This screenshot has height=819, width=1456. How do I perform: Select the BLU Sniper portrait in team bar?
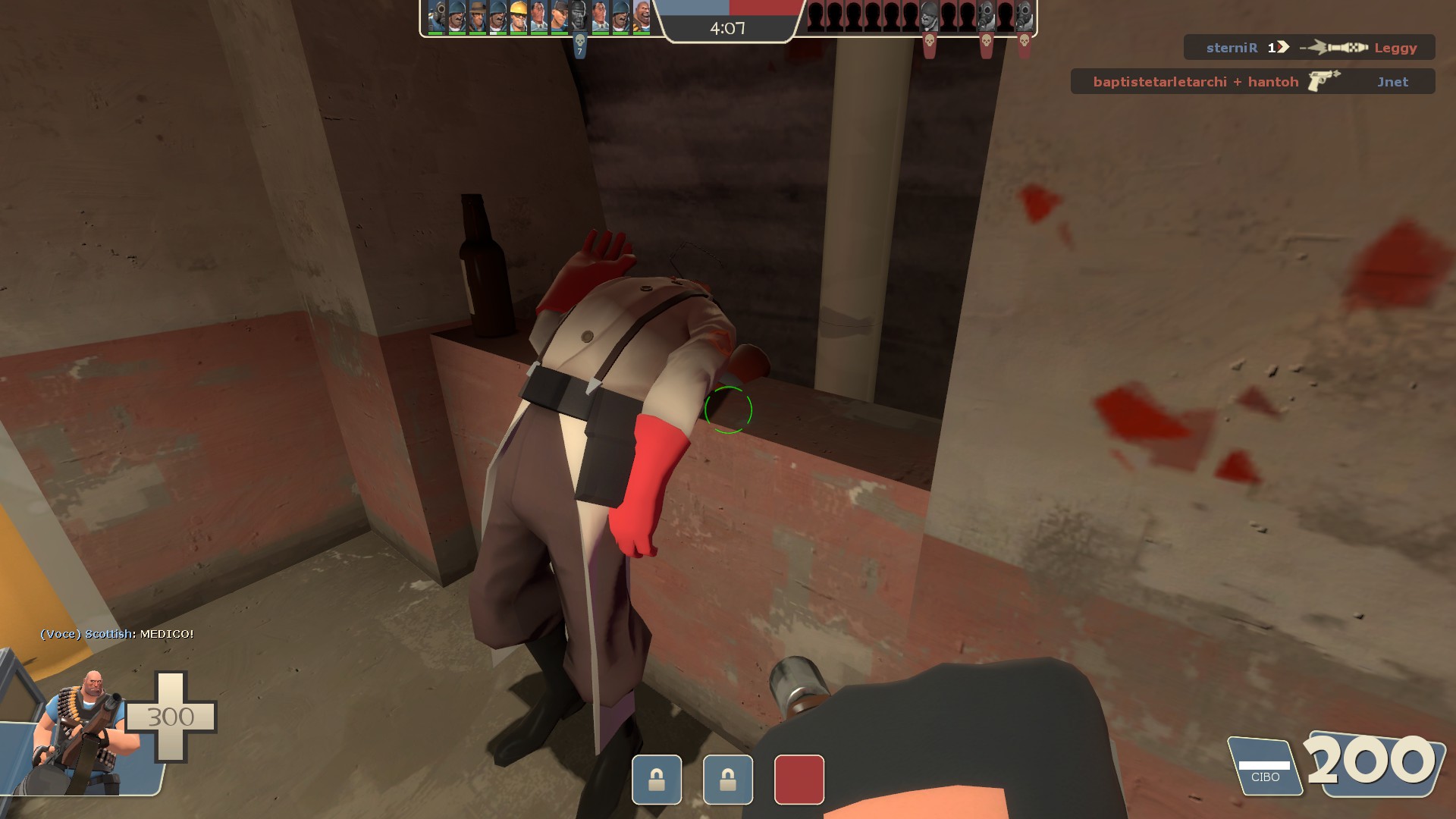pos(478,17)
